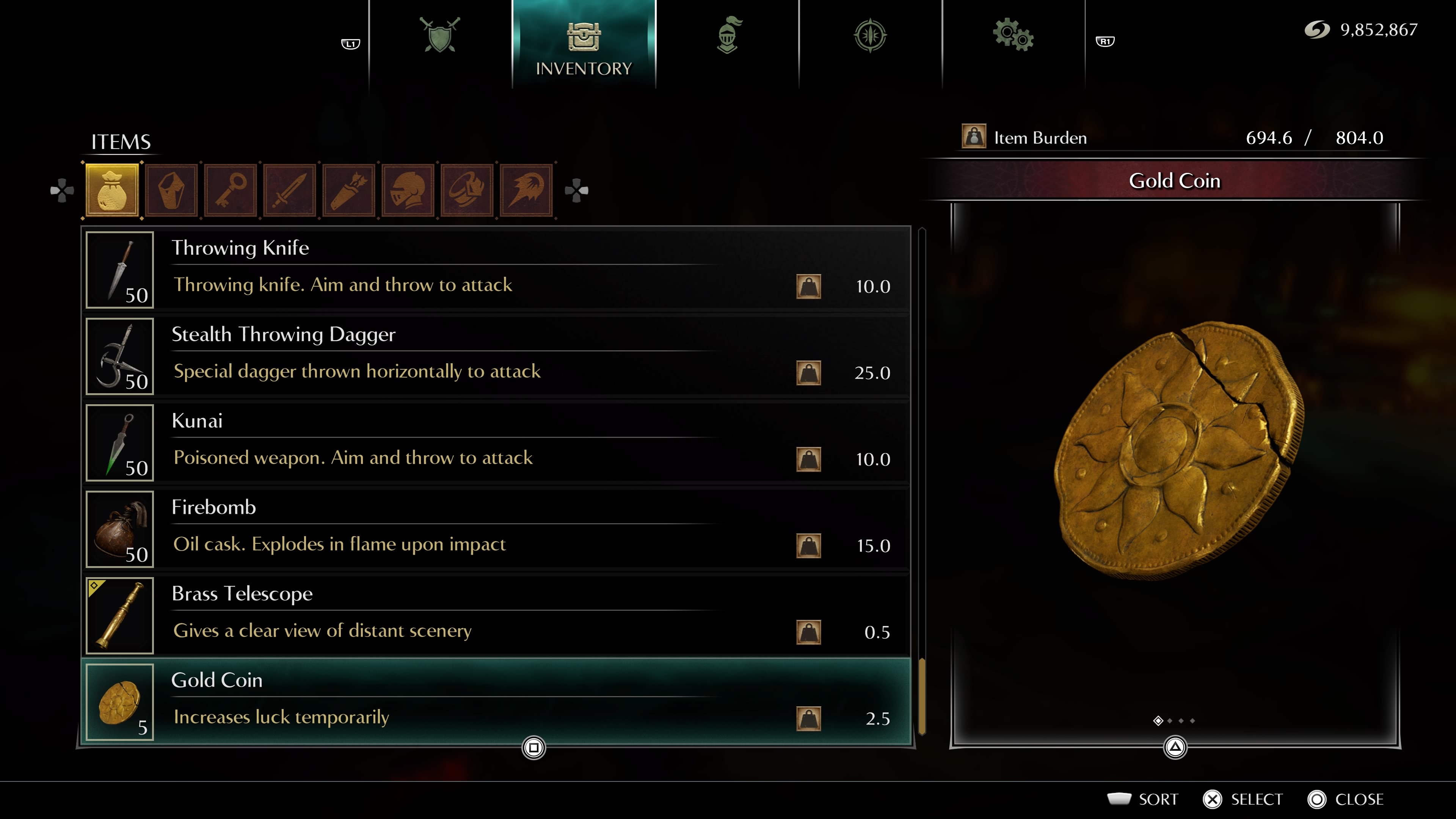Open the Inventory chest tab
Viewport: 1456px width, 819px height.
(583, 45)
